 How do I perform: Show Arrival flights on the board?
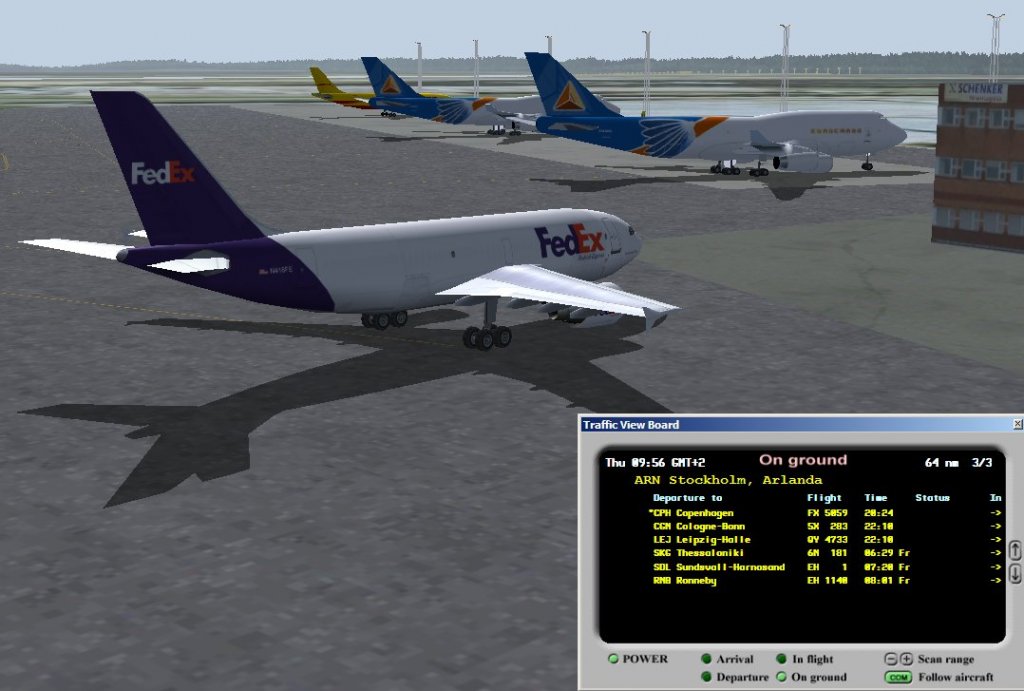coord(706,660)
